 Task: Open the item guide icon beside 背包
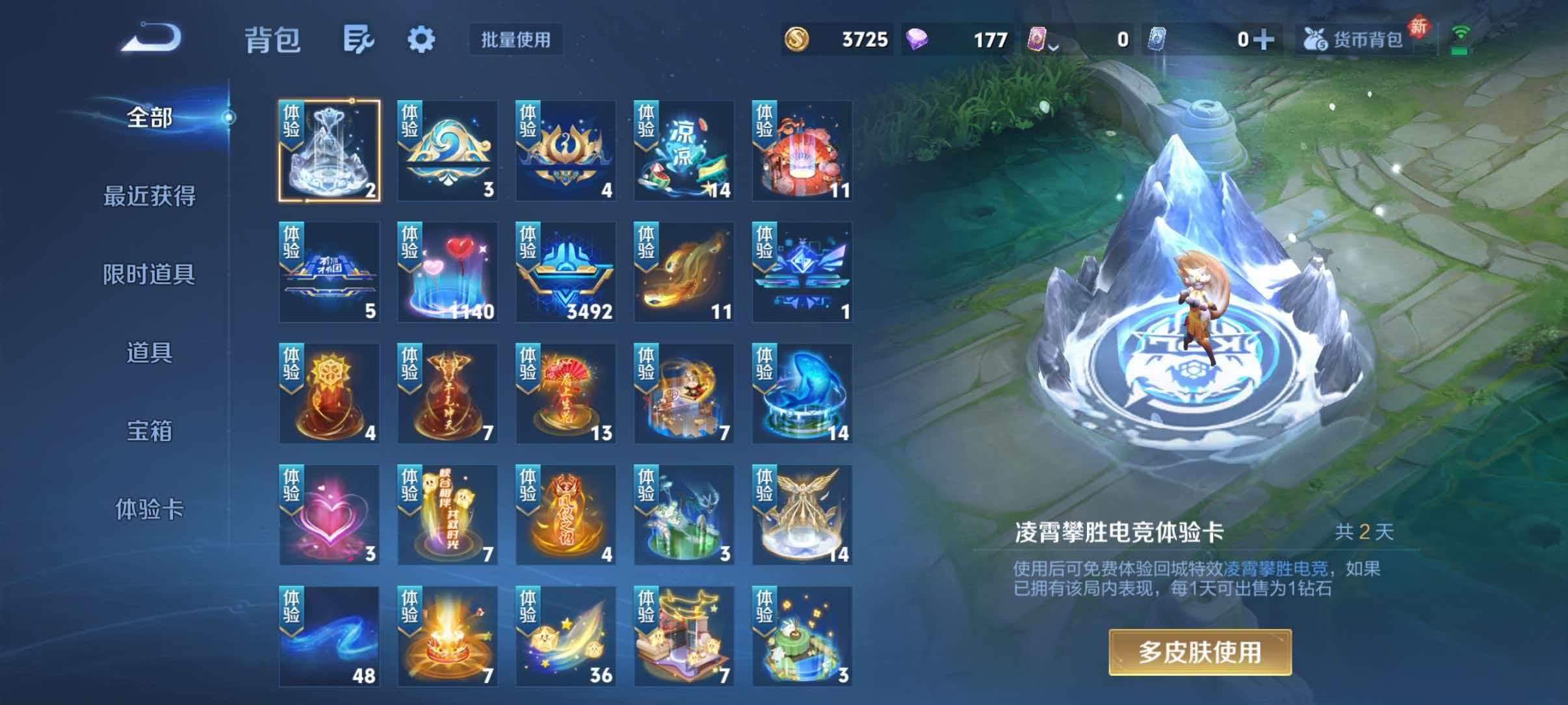358,40
